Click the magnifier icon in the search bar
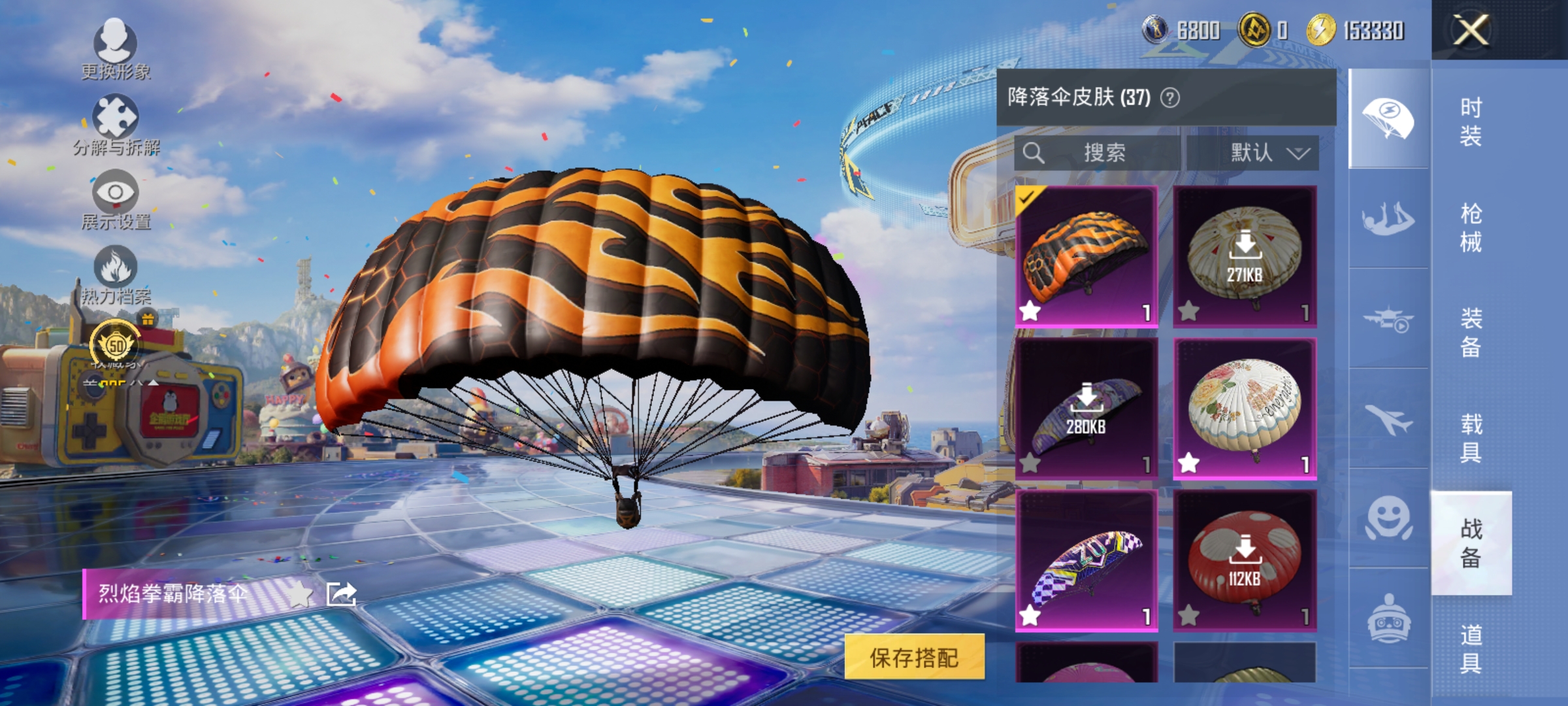Screen dimensions: 1568x706 click(x=1034, y=152)
